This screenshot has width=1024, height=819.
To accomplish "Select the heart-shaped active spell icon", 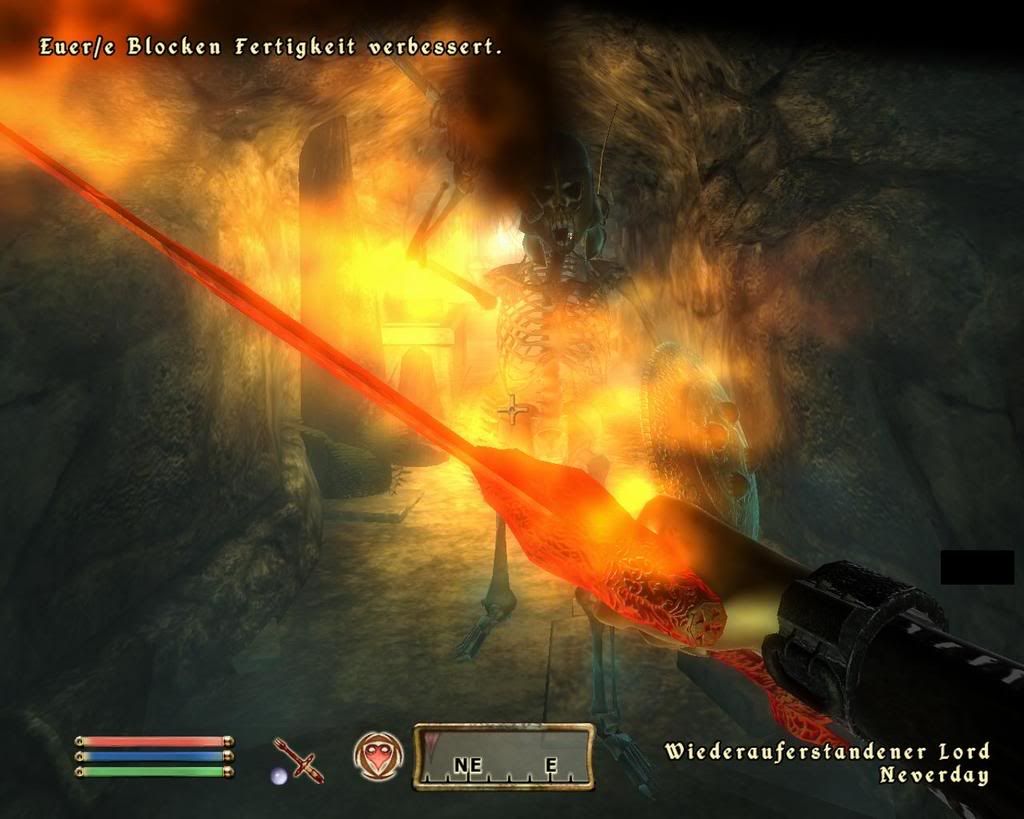I will tap(378, 757).
